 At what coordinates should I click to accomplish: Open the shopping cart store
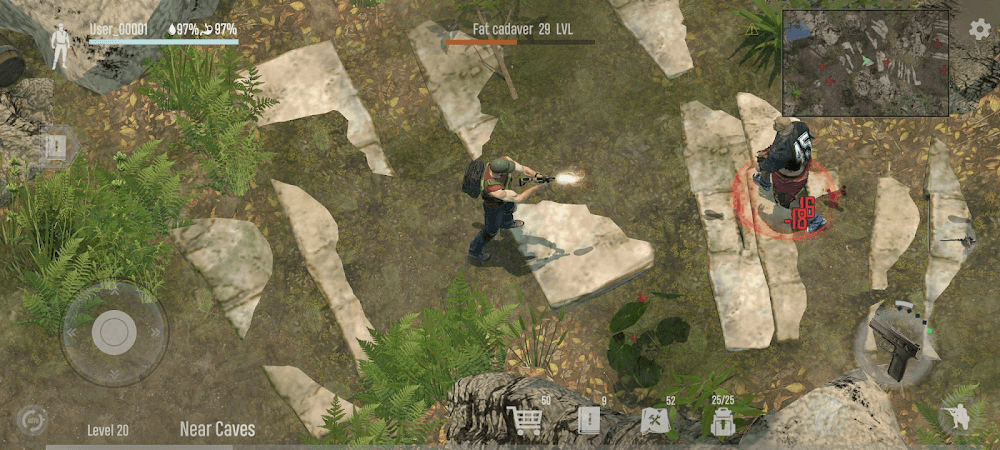tap(525, 421)
